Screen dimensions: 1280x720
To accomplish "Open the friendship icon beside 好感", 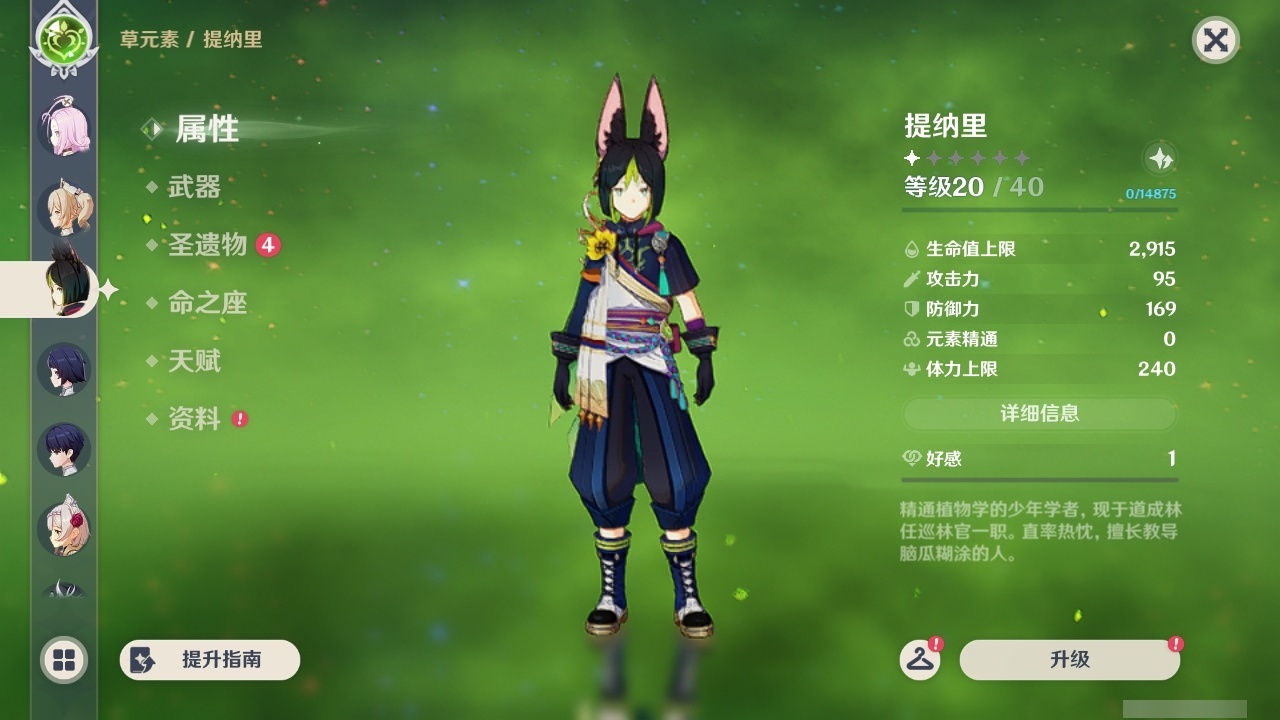I will coord(909,458).
